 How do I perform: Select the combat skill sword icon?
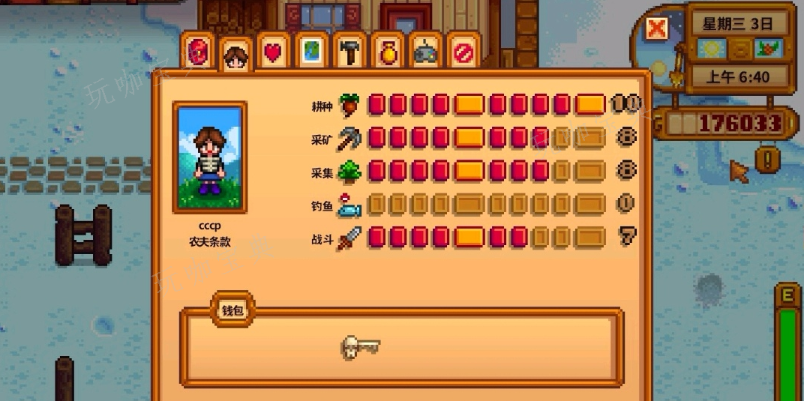(x=349, y=239)
